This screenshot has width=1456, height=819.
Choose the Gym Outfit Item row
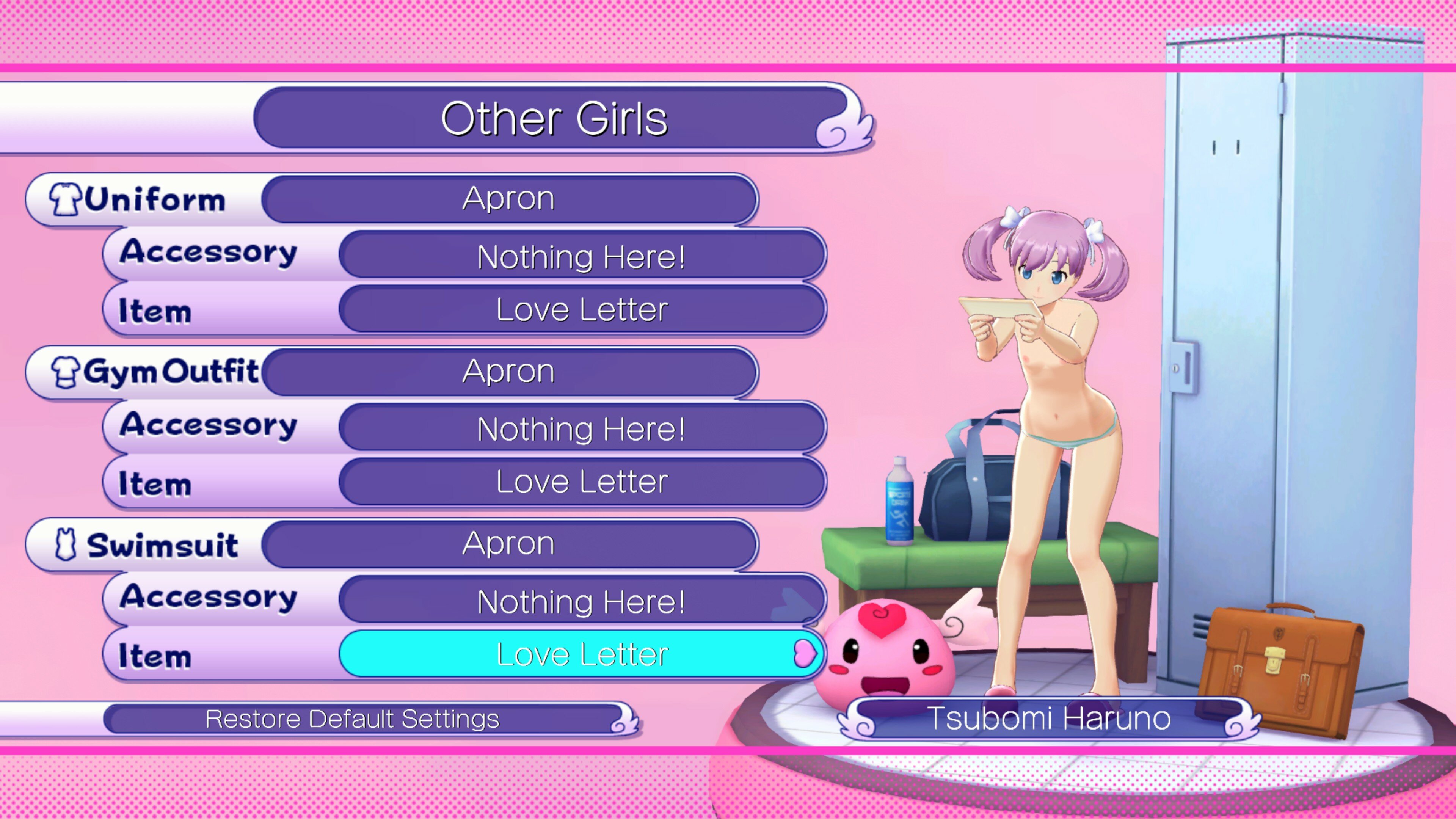(x=582, y=482)
